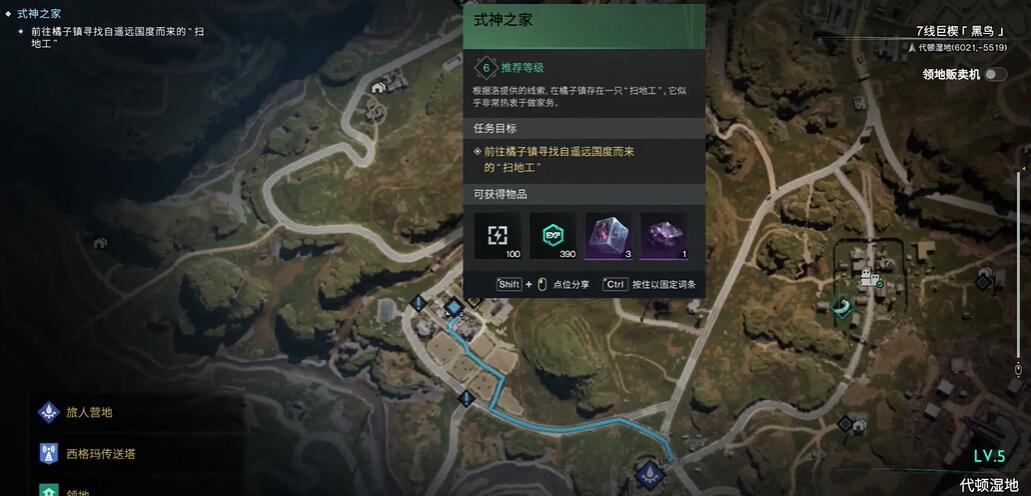Select the purple ore reward with quantity 1
1031x496 pixels.
pyautogui.click(x=663, y=236)
